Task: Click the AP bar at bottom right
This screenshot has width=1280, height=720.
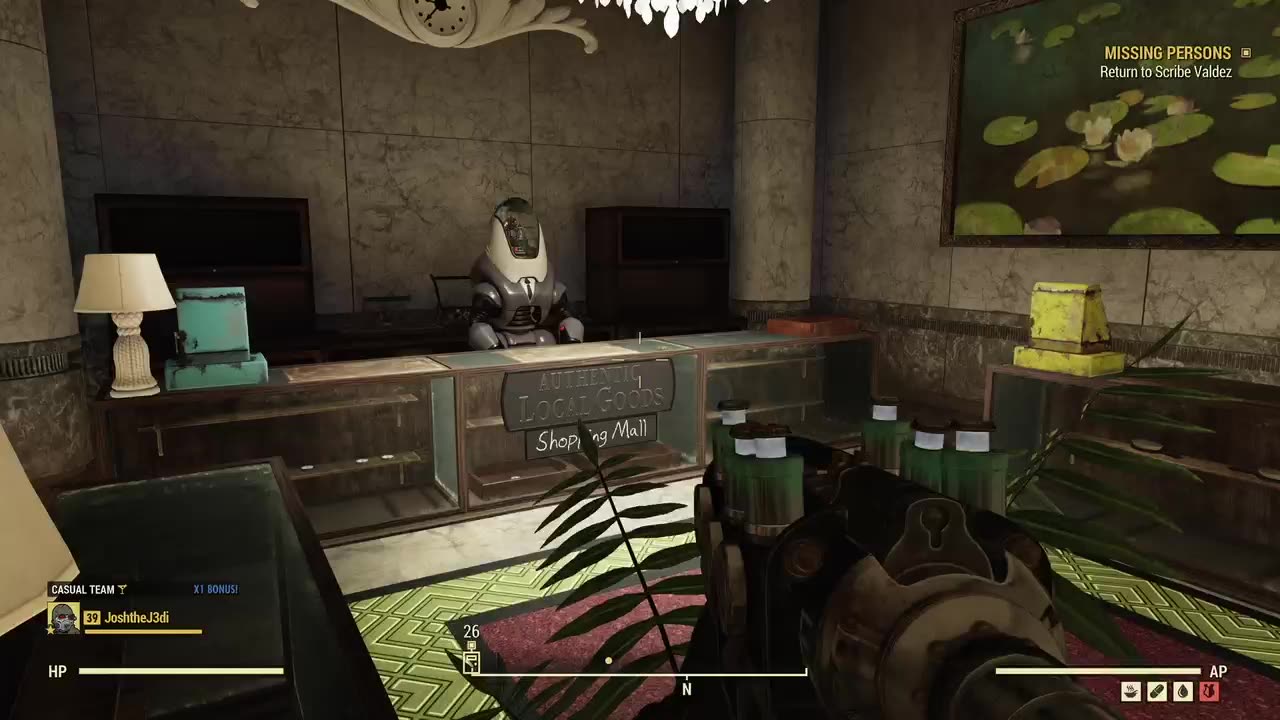Action: [1100, 671]
